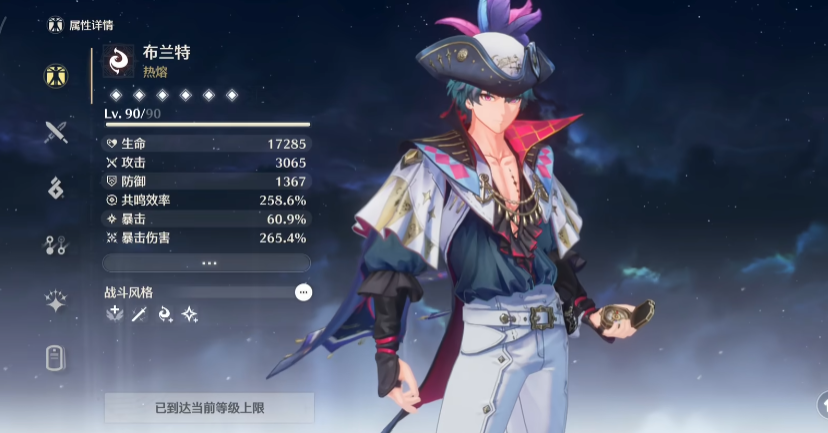Select the first combat style icon with plus
This screenshot has width=828, height=433.
(114, 315)
